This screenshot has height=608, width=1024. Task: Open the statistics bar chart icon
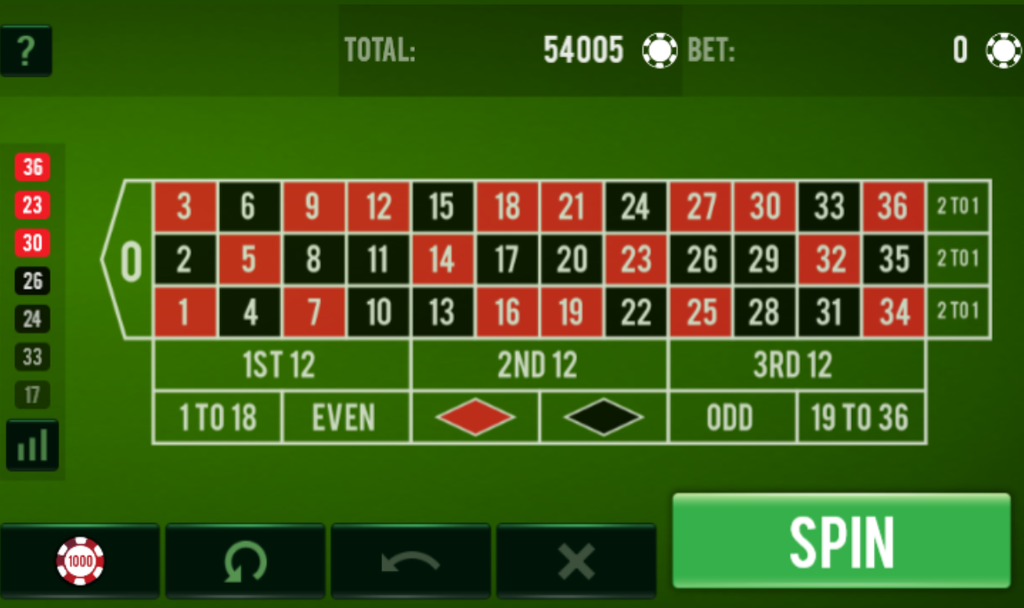point(32,445)
